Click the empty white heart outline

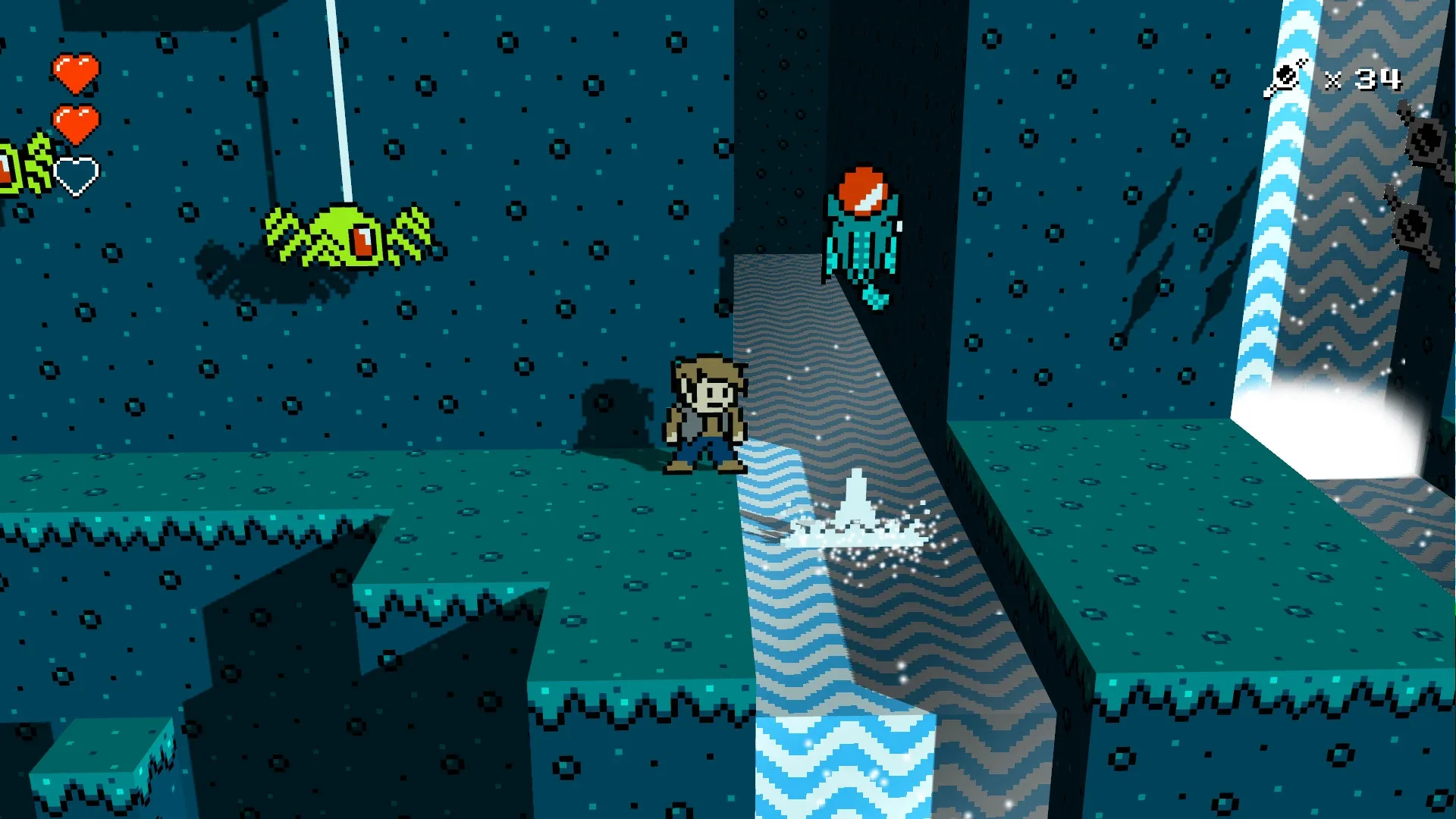tap(76, 172)
